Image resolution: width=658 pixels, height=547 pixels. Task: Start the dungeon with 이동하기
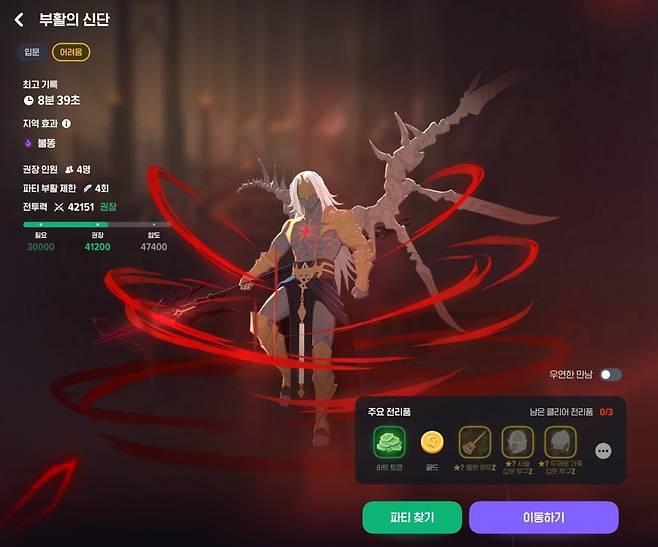click(544, 517)
